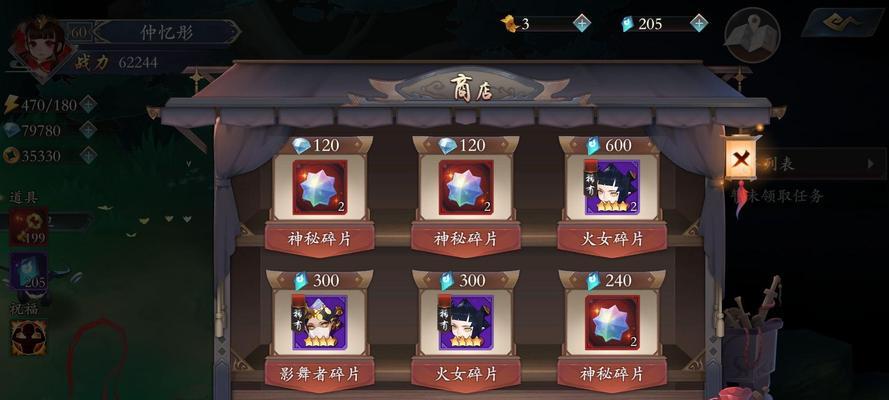Close the shop with the red X lantern
The image size is (889, 400).
point(741,158)
